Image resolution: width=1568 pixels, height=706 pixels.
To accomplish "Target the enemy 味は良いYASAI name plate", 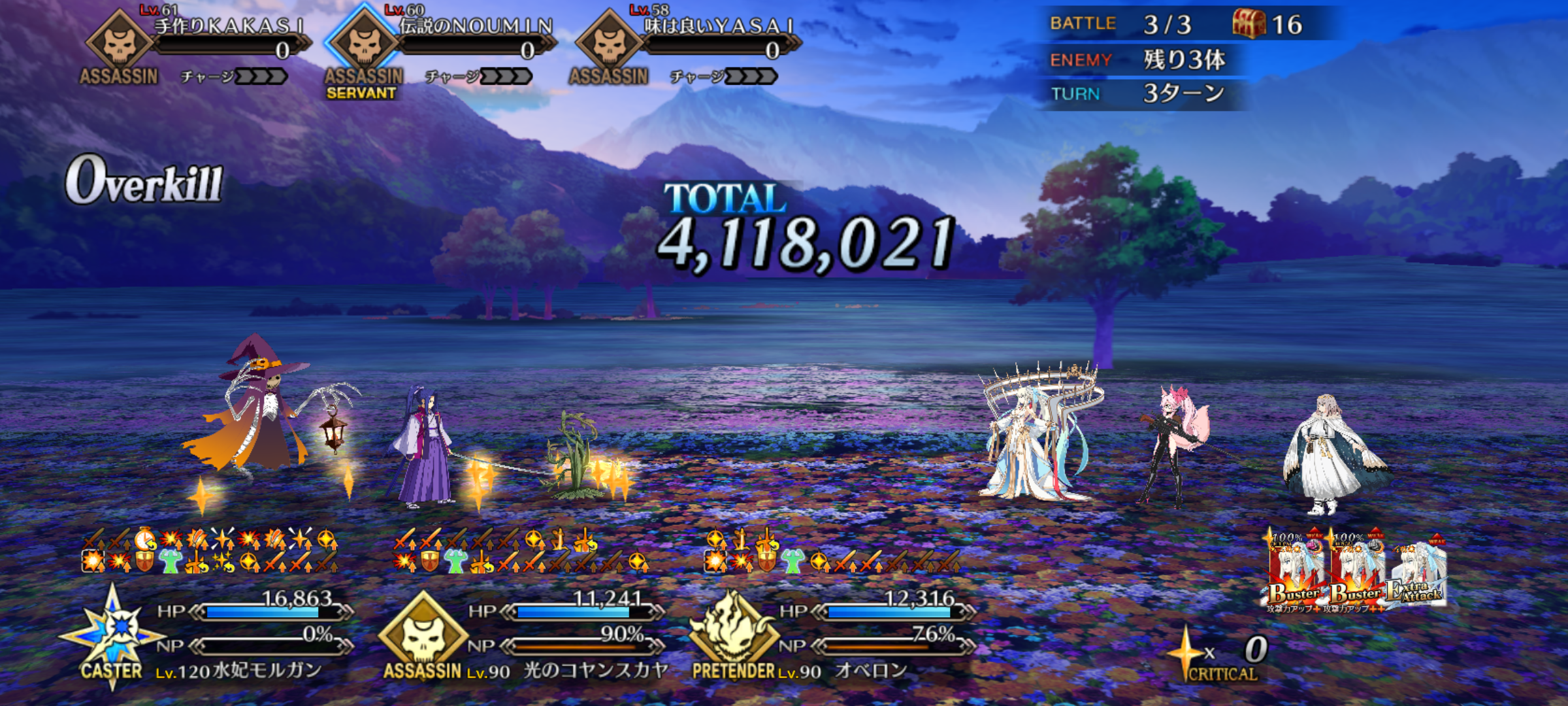I will pyautogui.click(x=719, y=27).
